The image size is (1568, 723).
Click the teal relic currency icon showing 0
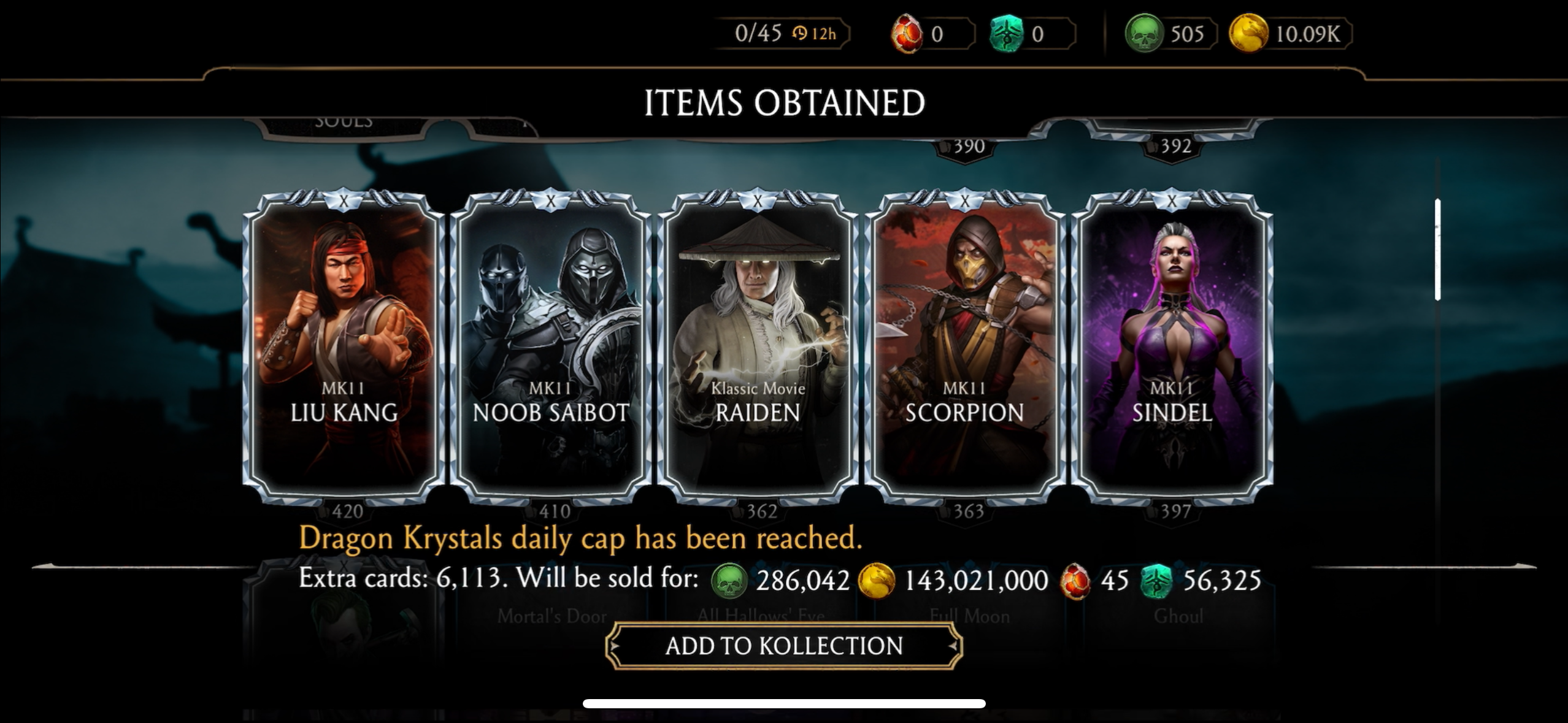tap(1007, 34)
